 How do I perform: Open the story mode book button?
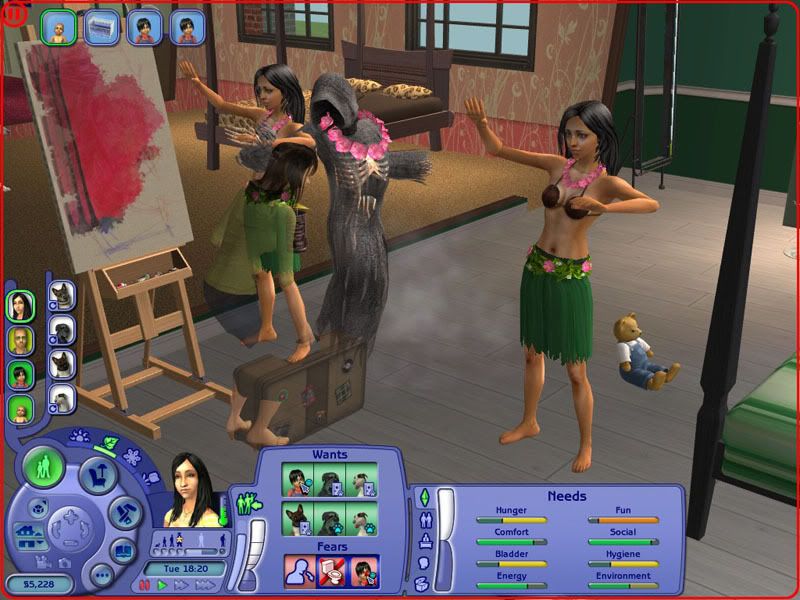click(x=121, y=551)
